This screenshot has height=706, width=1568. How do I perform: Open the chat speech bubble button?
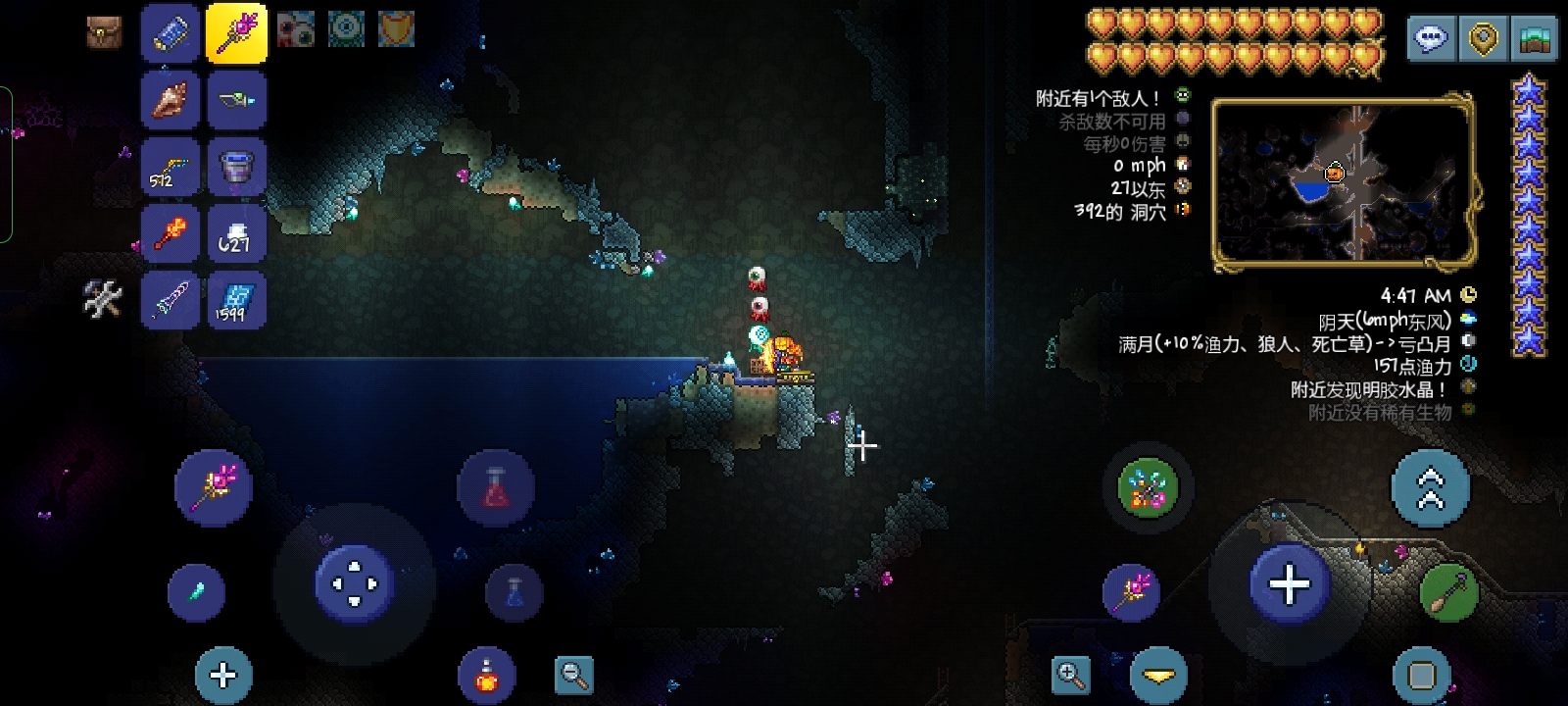[x=1432, y=39]
